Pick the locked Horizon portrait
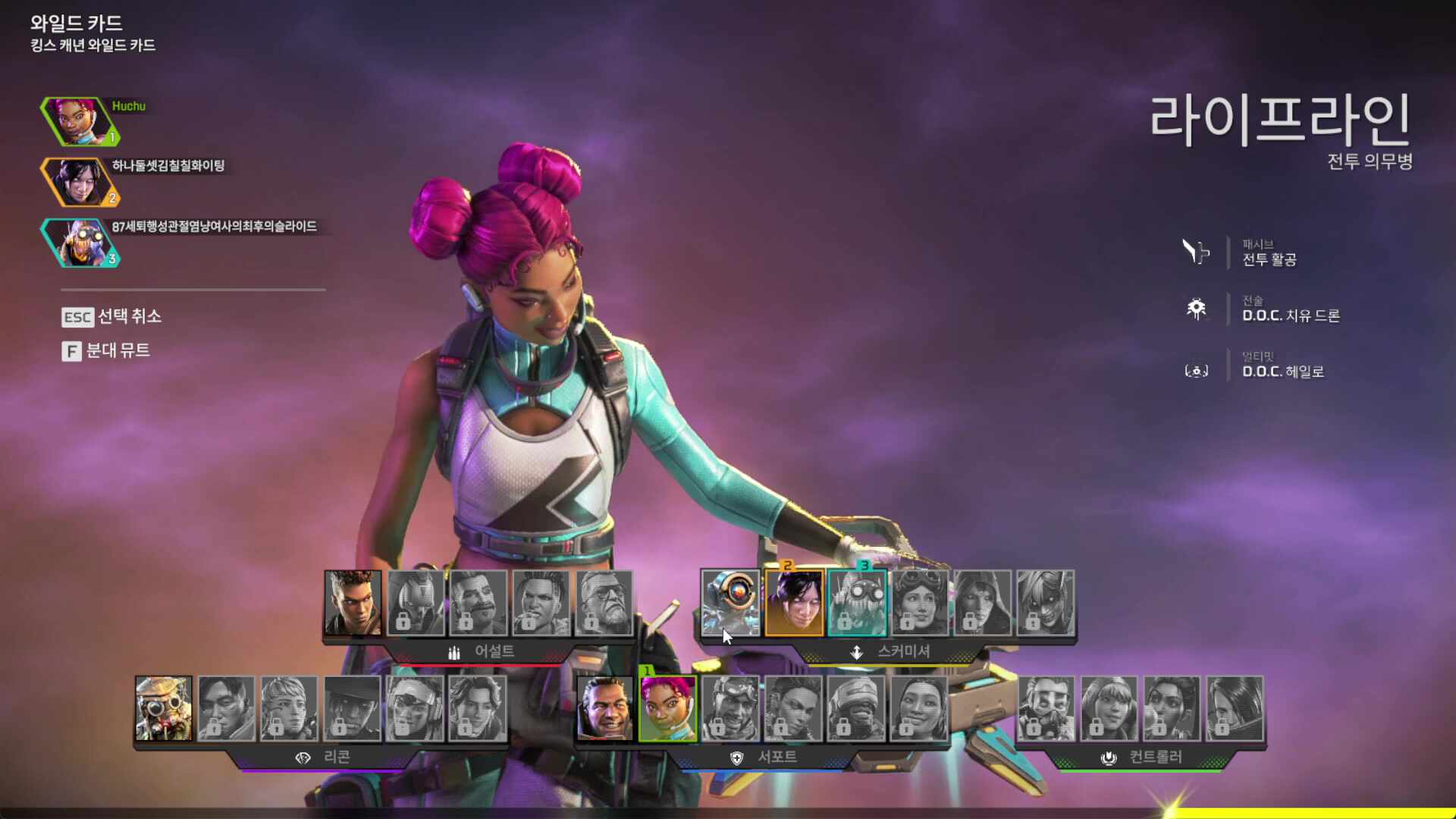Viewport: 1456px width, 819px height. (x=920, y=603)
